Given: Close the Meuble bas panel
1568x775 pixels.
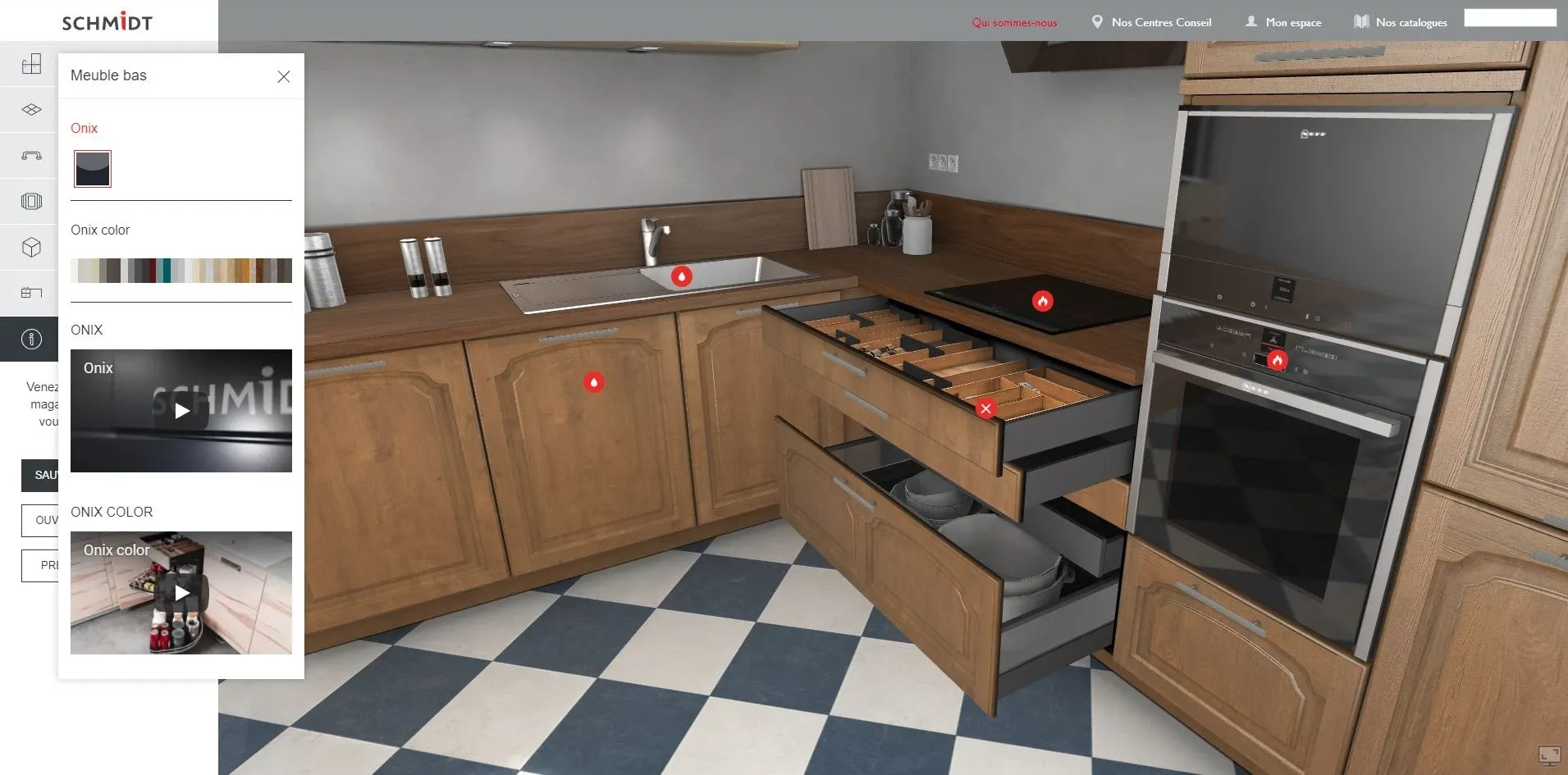Looking at the screenshot, I should coord(284,76).
